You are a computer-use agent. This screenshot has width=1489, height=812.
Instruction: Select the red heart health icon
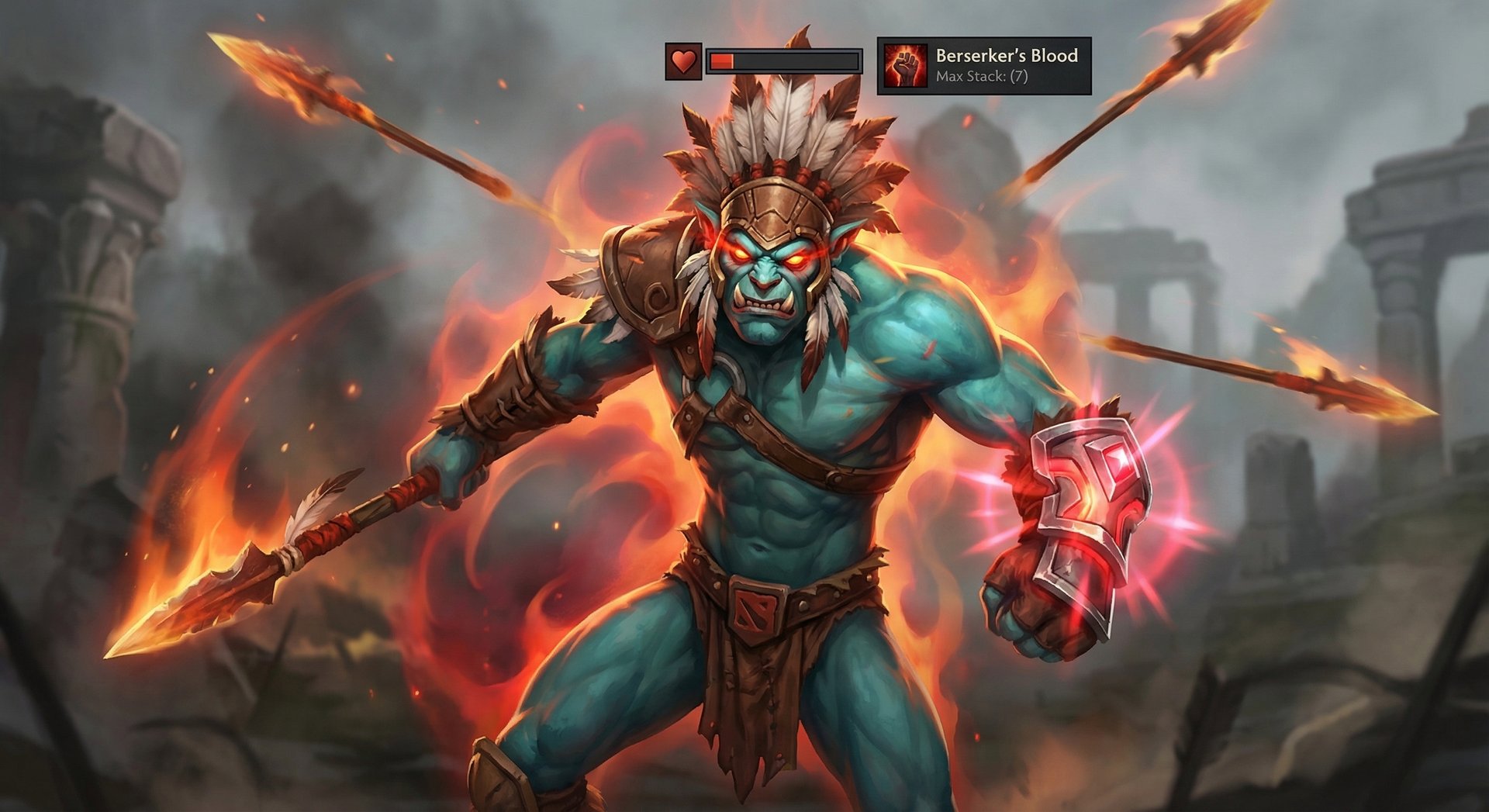point(682,59)
